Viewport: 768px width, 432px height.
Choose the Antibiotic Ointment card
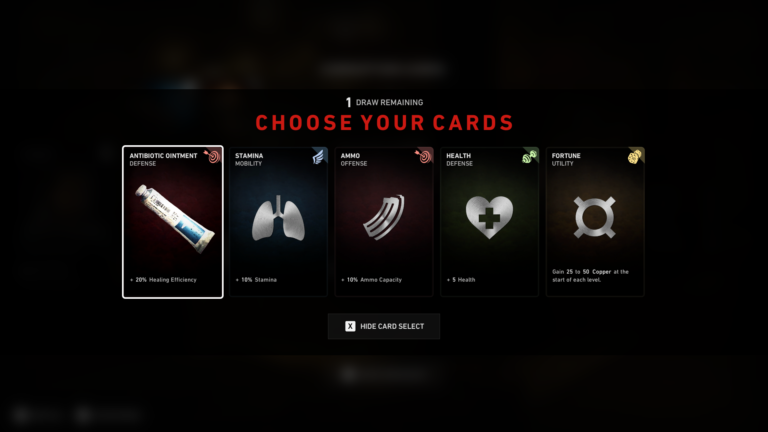pos(173,222)
